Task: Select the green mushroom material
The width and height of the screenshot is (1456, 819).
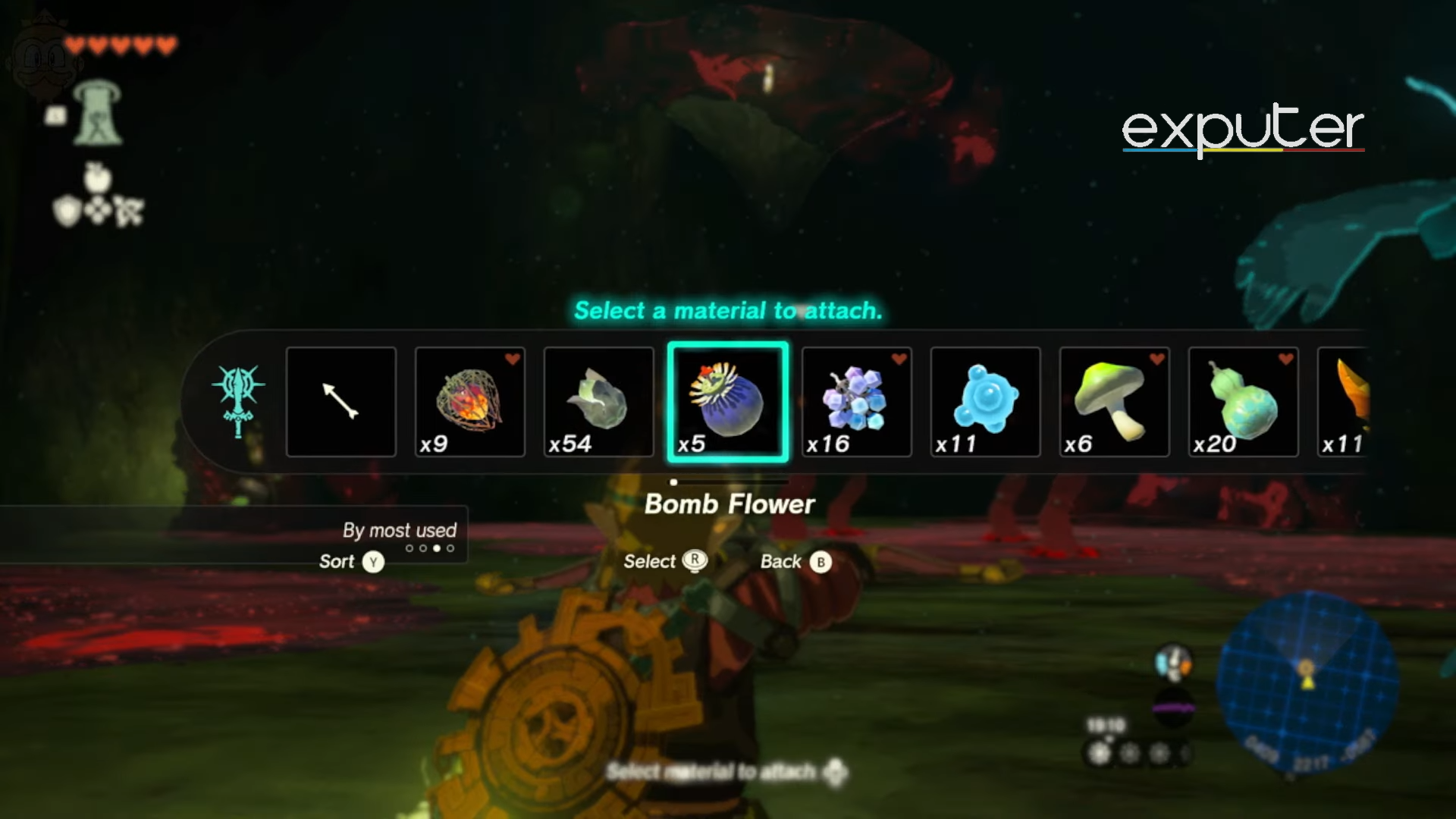Action: [1115, 402]
